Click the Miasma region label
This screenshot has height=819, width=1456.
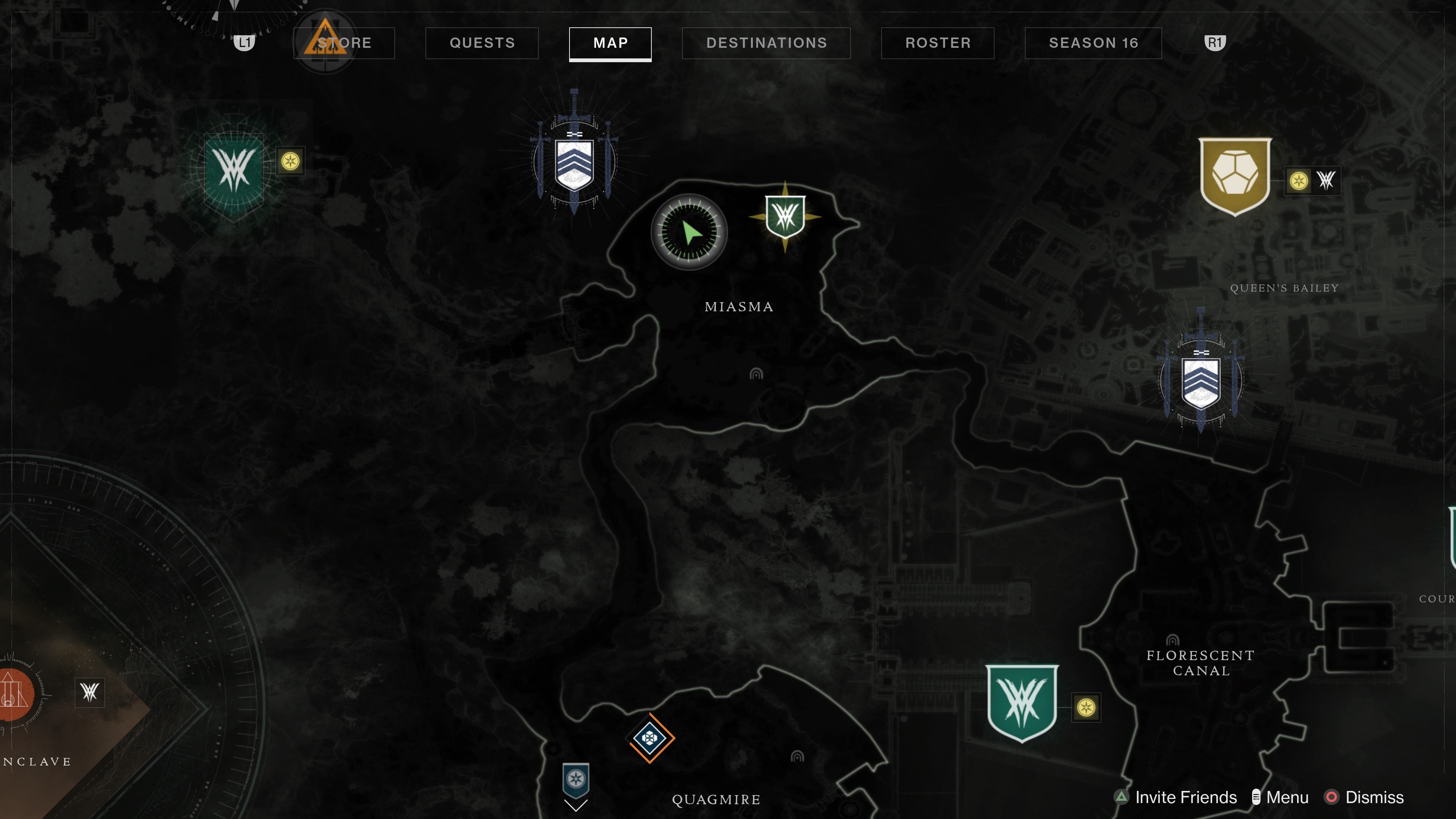tap(739, 307)
